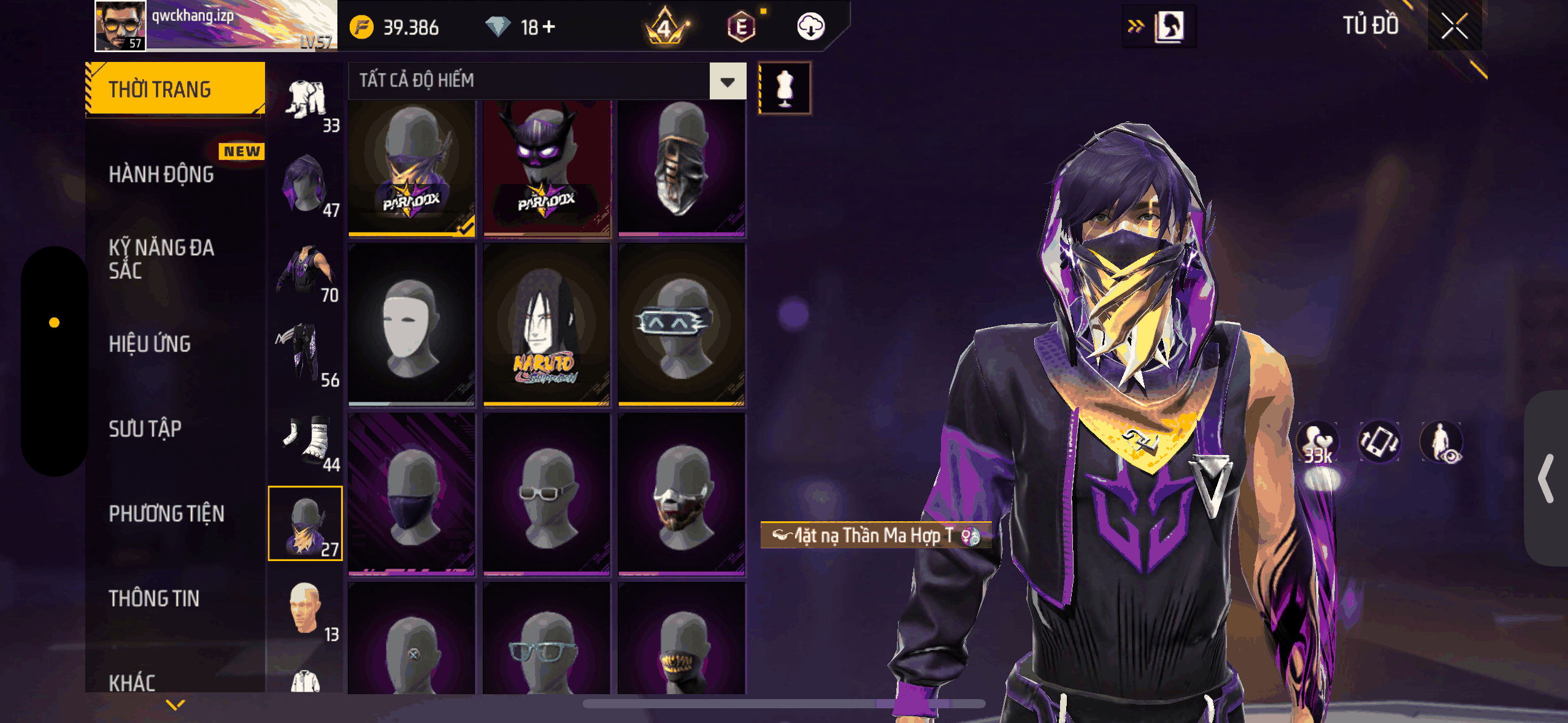Select the Thời Trang tab
The width and height of the screenshot is (1568, 723).
point(175,90)
